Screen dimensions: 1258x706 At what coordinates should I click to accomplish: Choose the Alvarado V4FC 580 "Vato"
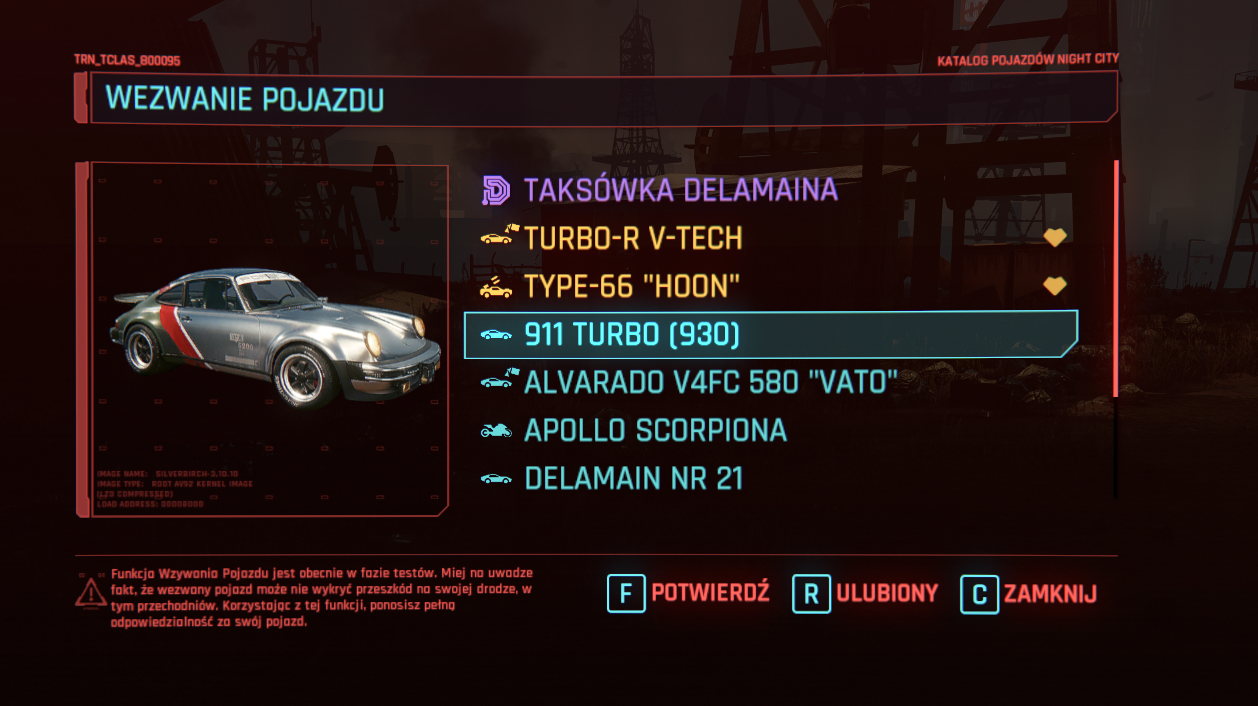(710, 381)
